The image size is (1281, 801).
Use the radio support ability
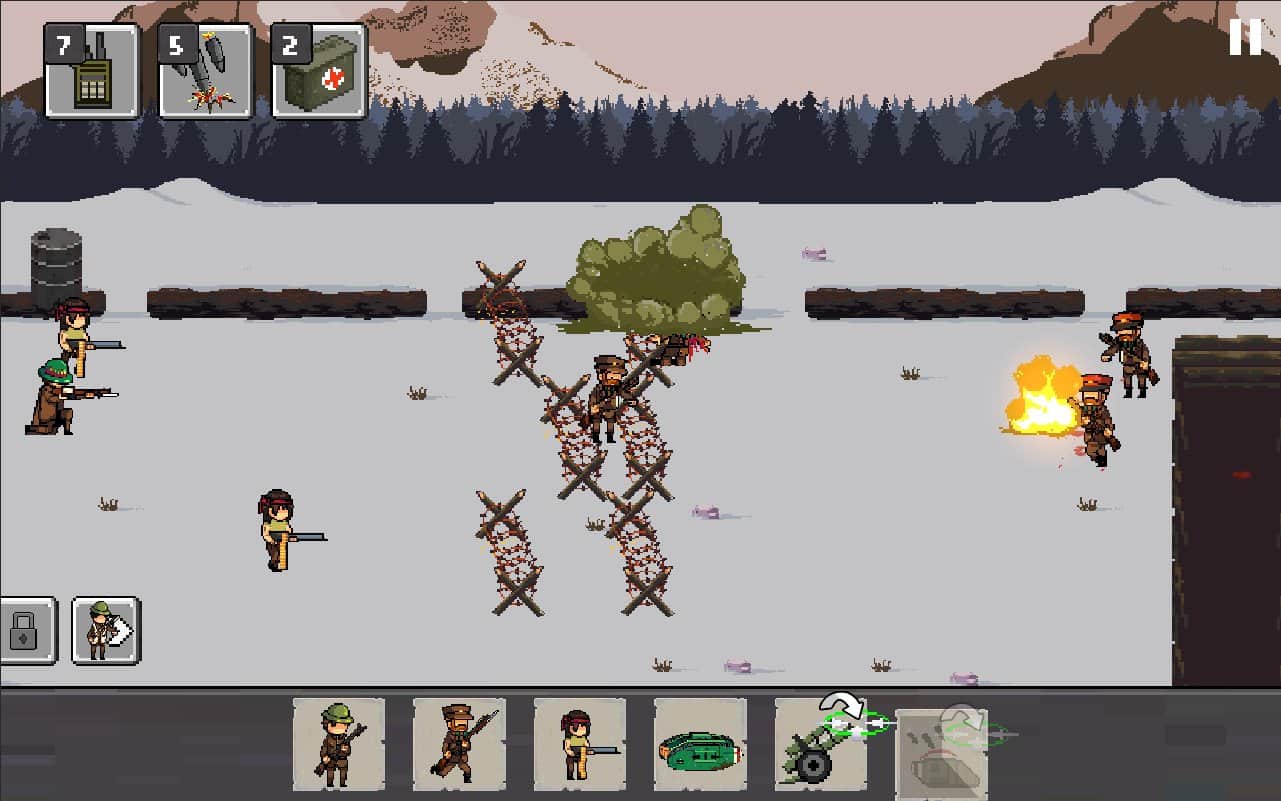[x=91, y=70]
